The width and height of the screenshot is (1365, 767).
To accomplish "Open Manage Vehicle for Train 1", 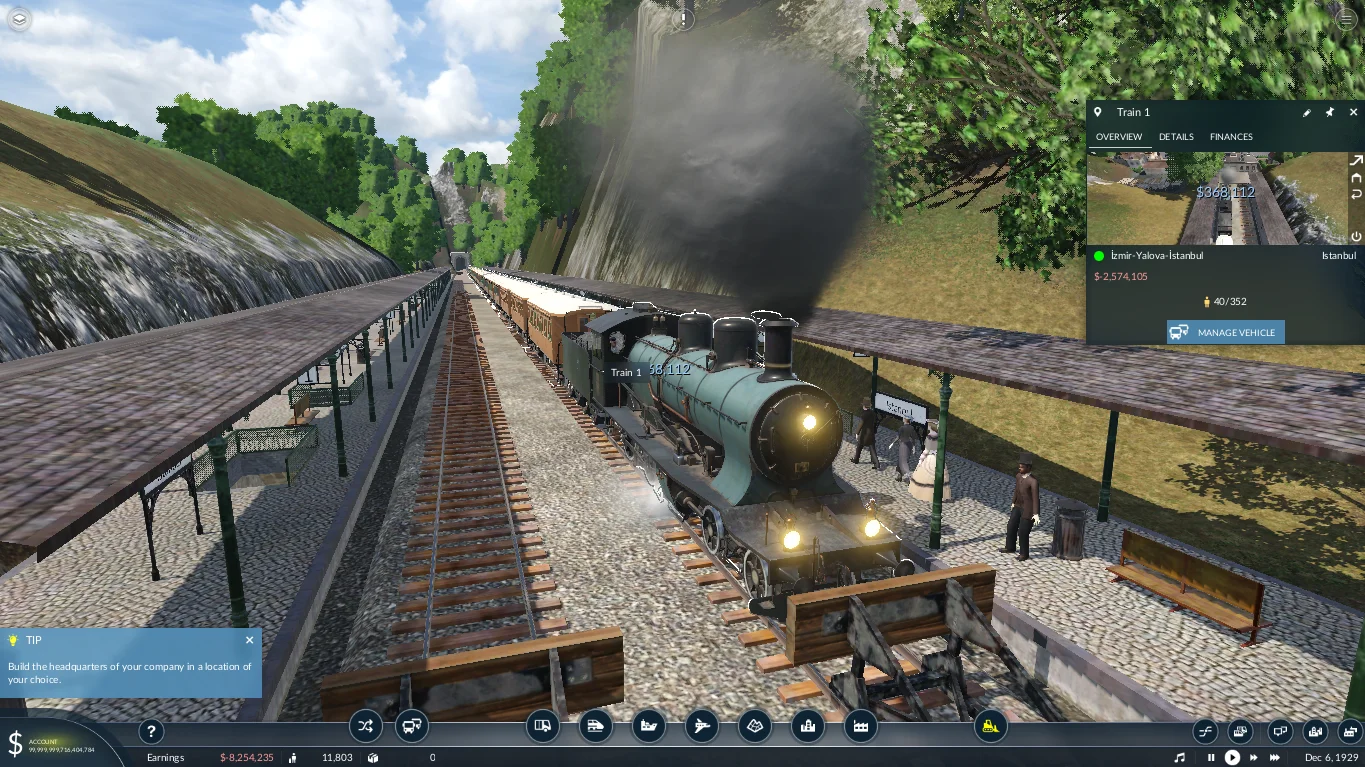I will [1225, 332].
